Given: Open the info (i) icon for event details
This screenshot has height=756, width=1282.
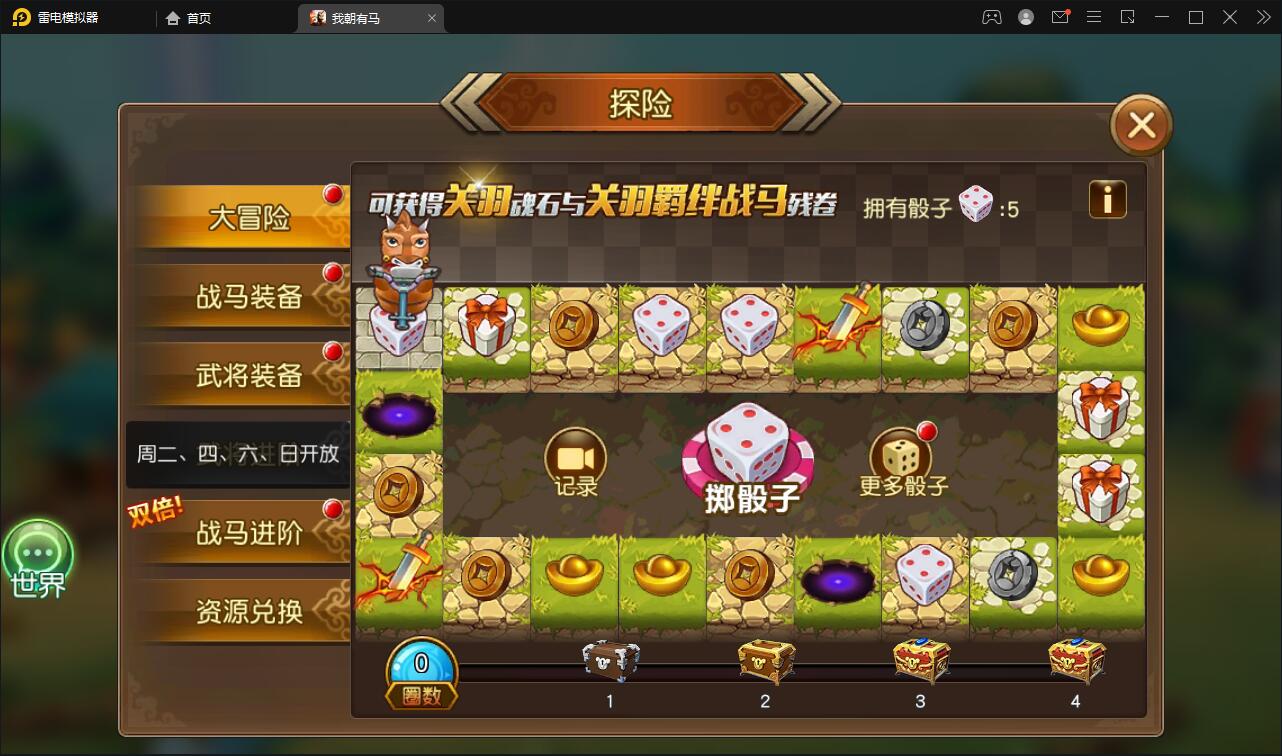Looking at the screenshot, I should pyautogui.click(x=1108, y=201).
